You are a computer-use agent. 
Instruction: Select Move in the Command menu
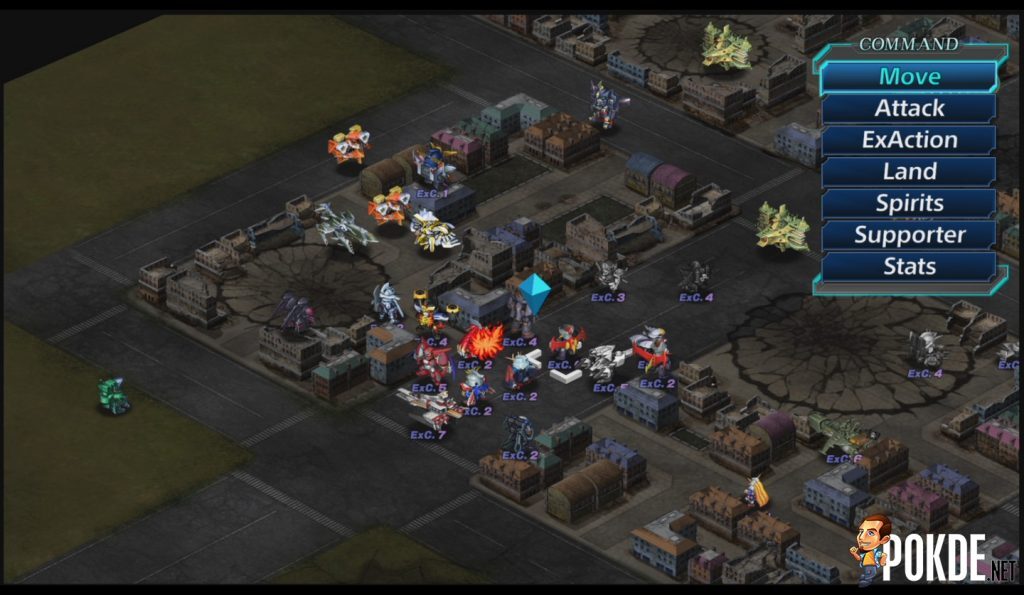tap(909, 76)
